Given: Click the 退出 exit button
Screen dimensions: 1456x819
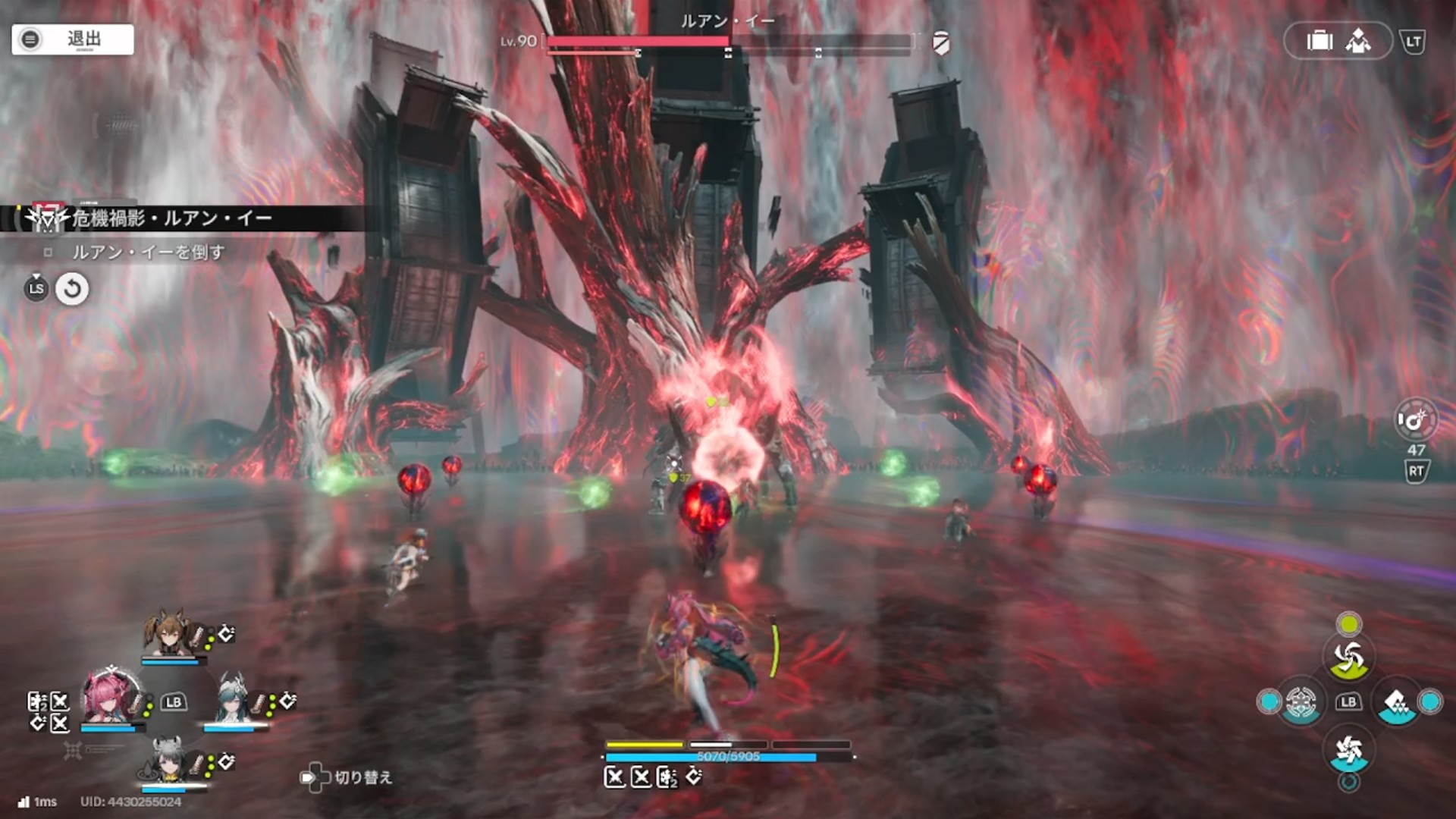Looking at the screenshot, I should pyautogui.click(x=73, y=39).
